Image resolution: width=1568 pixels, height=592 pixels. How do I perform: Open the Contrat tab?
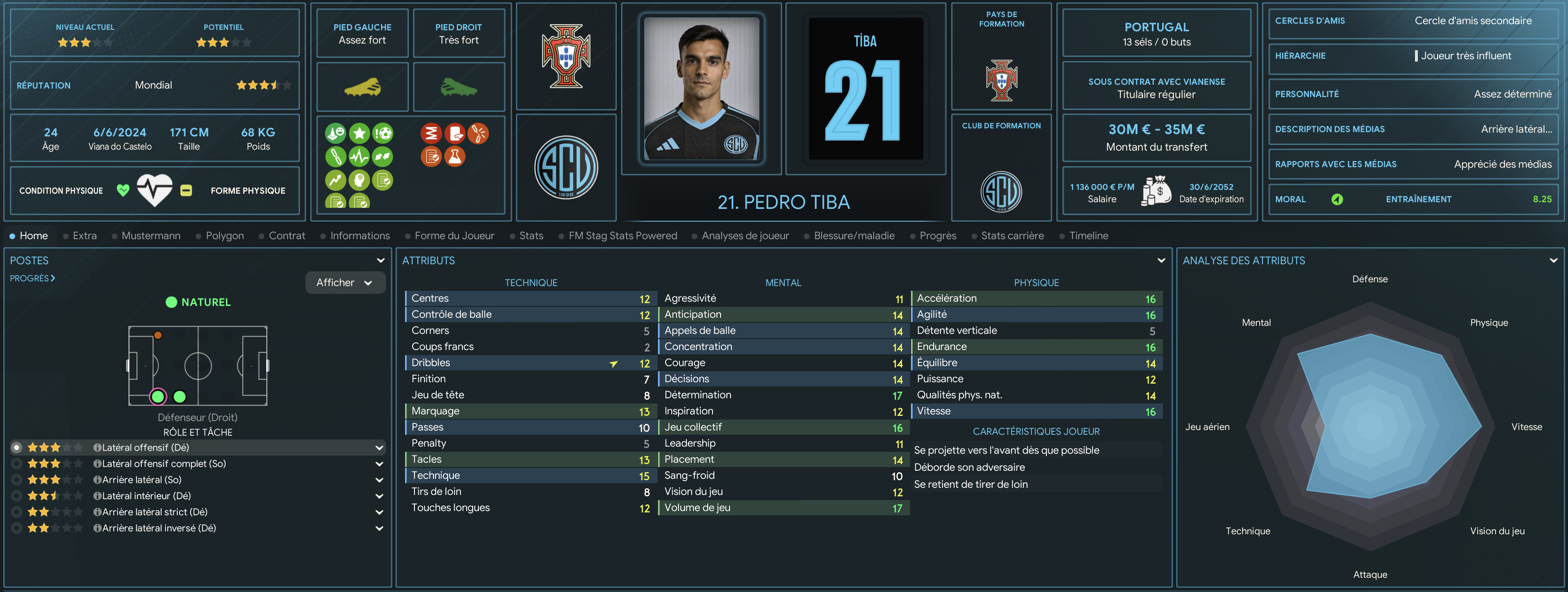point(287,235)
